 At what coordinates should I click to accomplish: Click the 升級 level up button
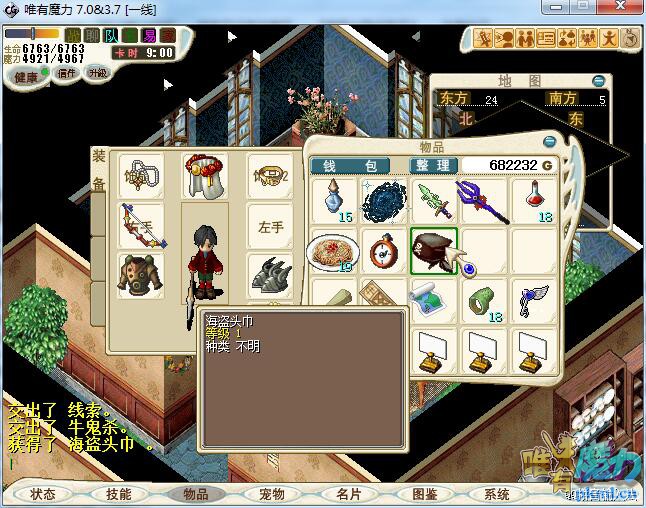pos(97,73)
